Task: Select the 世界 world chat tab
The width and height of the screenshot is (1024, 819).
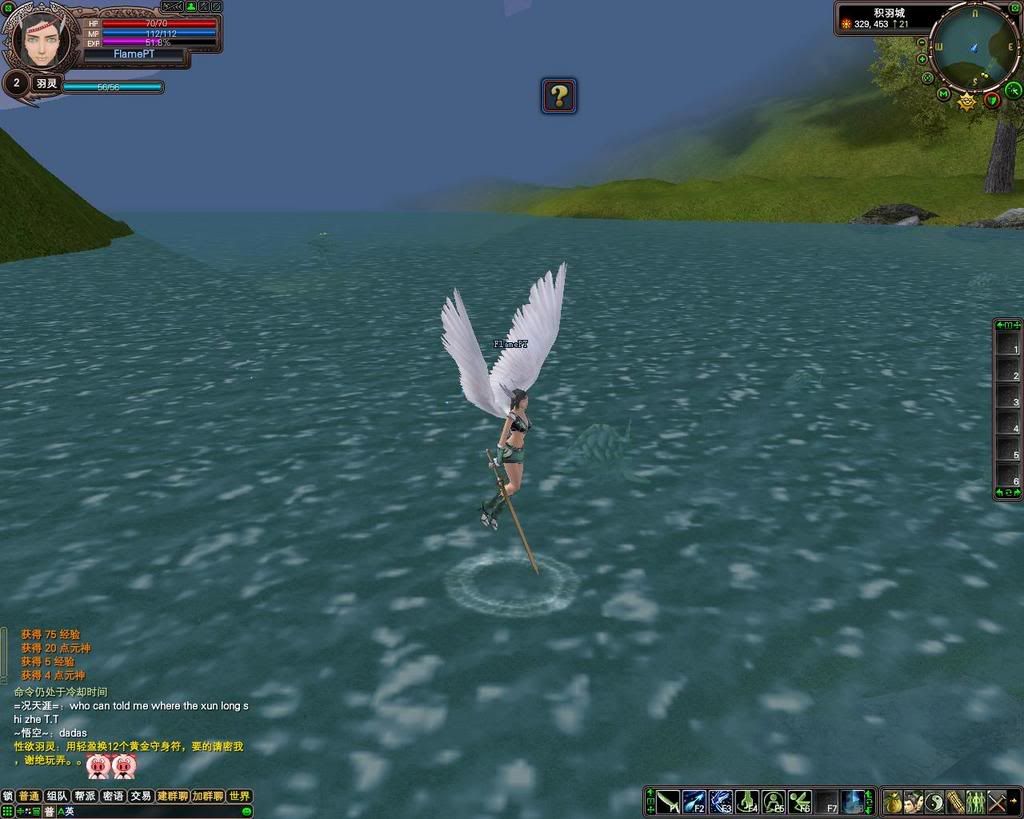Action: coord(239,796)
